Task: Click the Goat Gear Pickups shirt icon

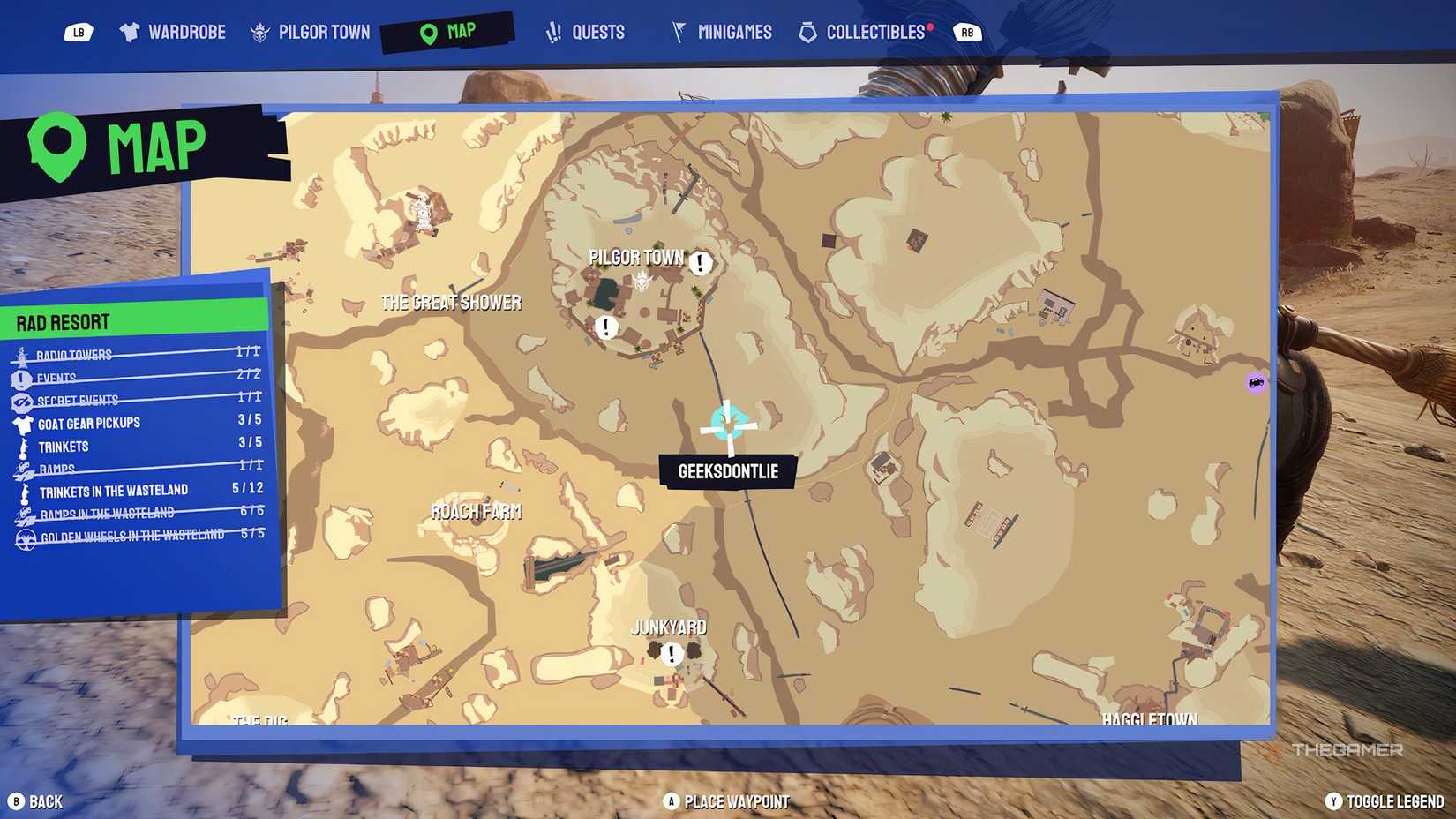Action: click(x=22, y=422)
